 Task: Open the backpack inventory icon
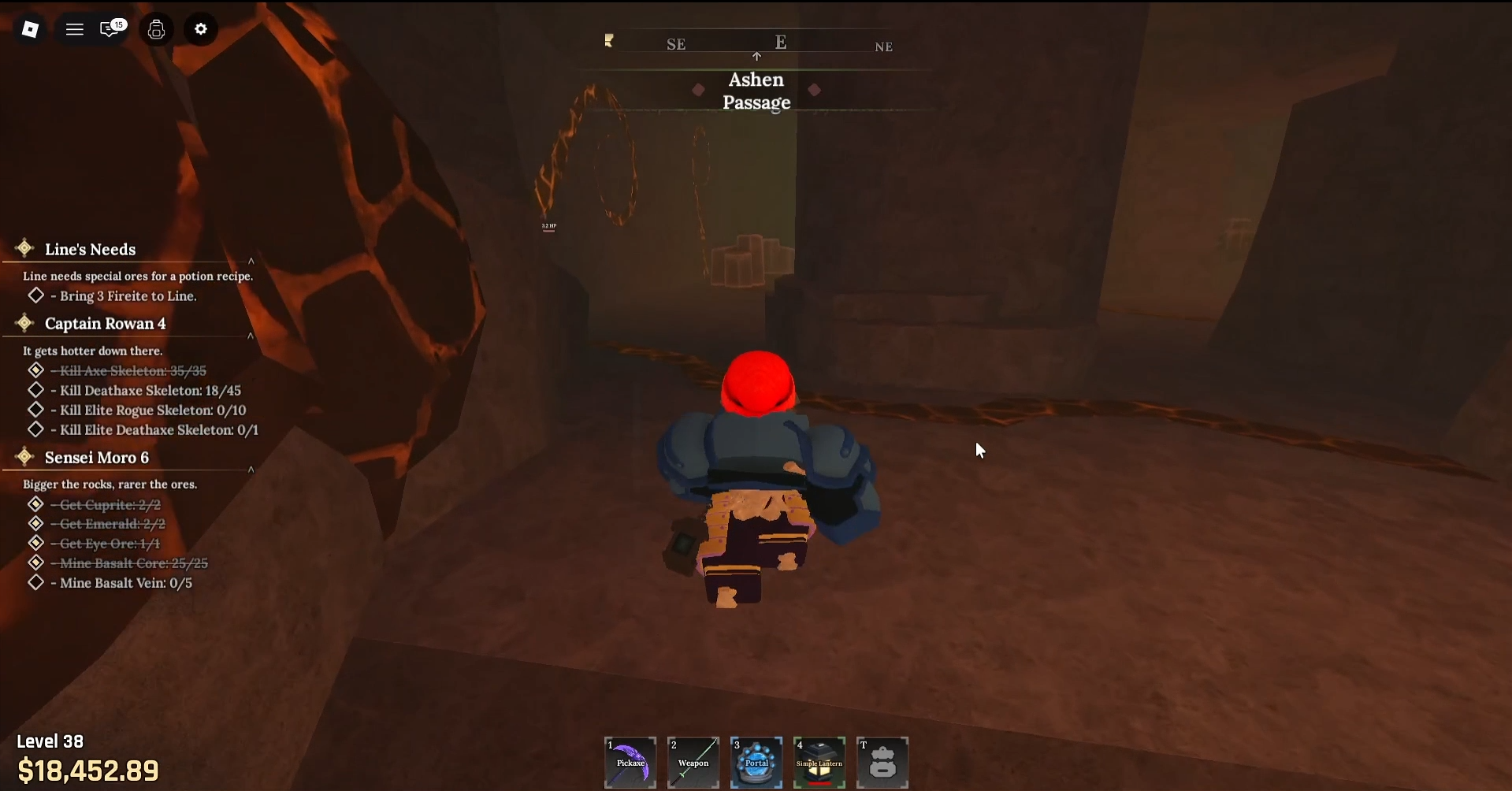[x=156, y=29]
